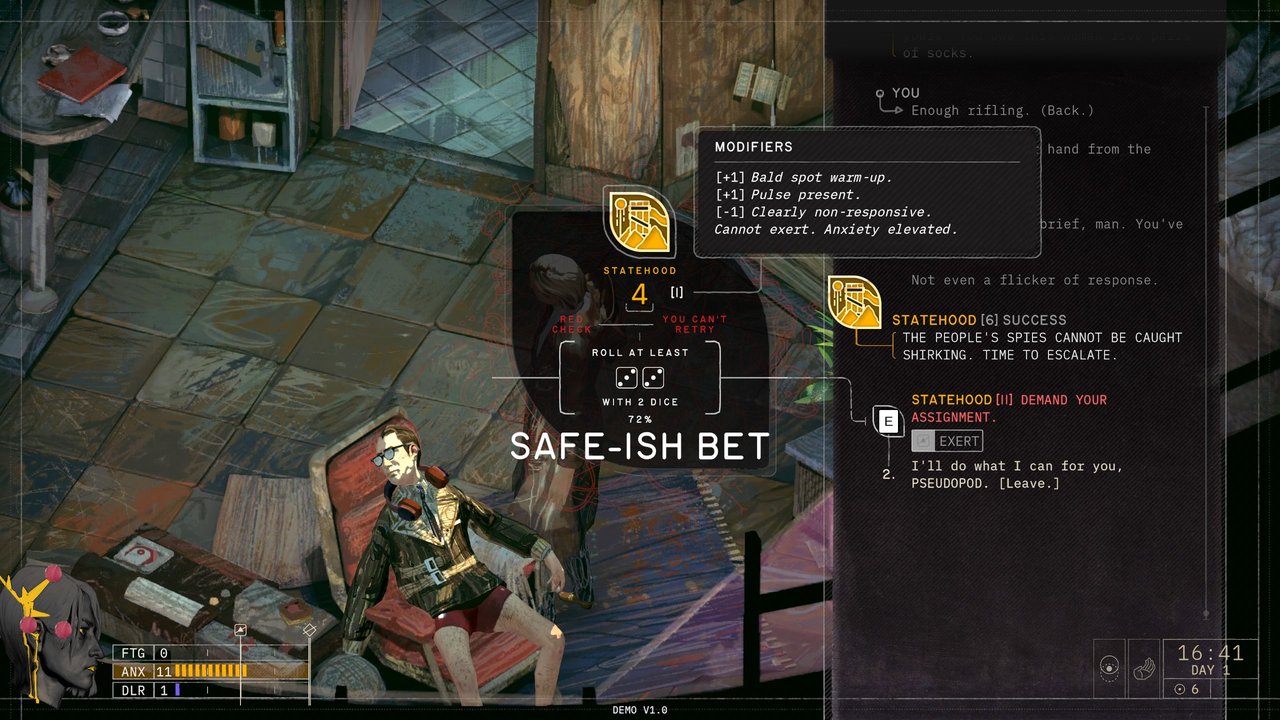Open the eye-shaped icon in the bottom bar
Viewport: 1280px width, 720px height.
pos(1109,668)
